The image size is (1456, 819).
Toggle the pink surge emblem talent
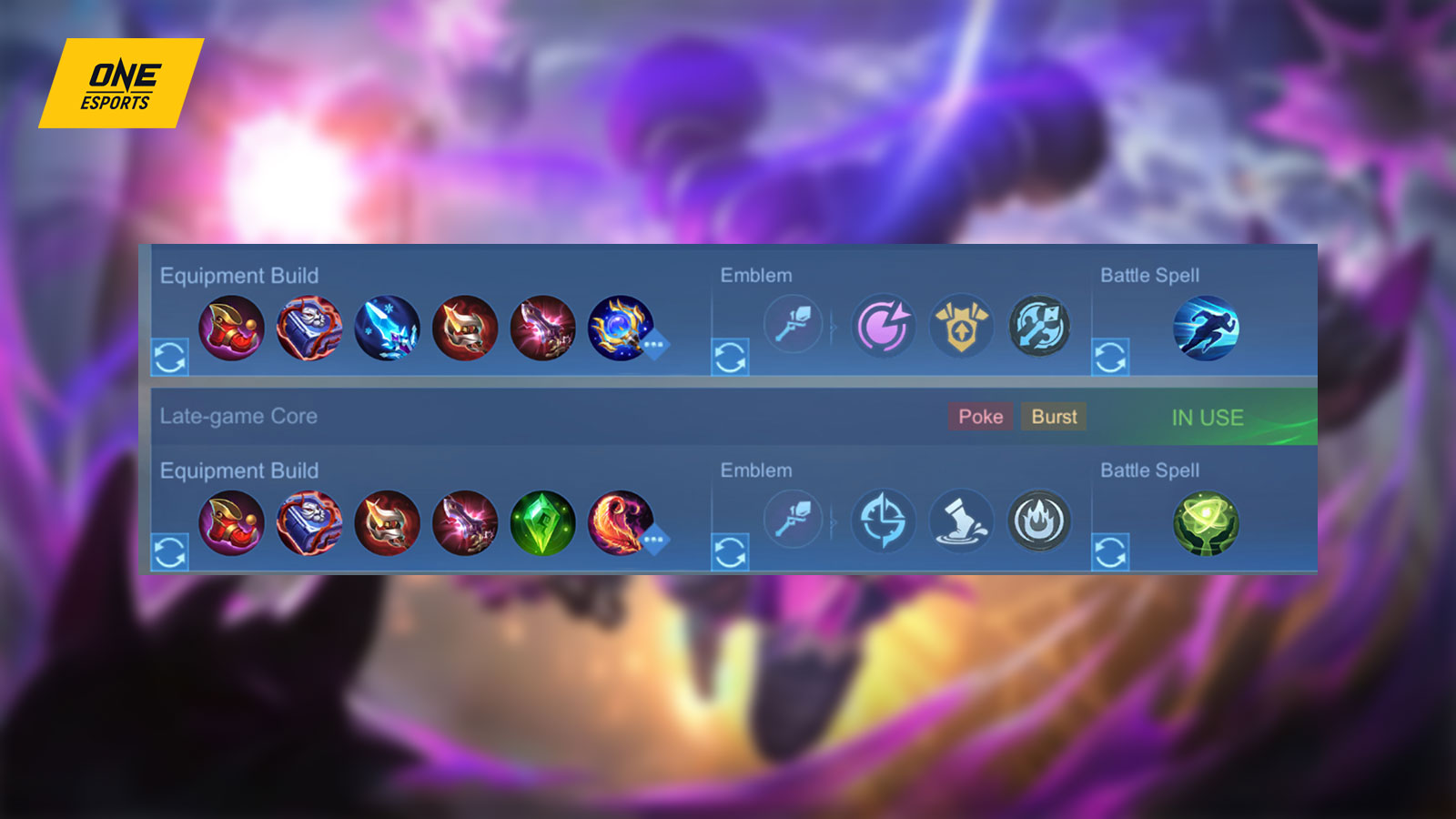coord(885,326)
